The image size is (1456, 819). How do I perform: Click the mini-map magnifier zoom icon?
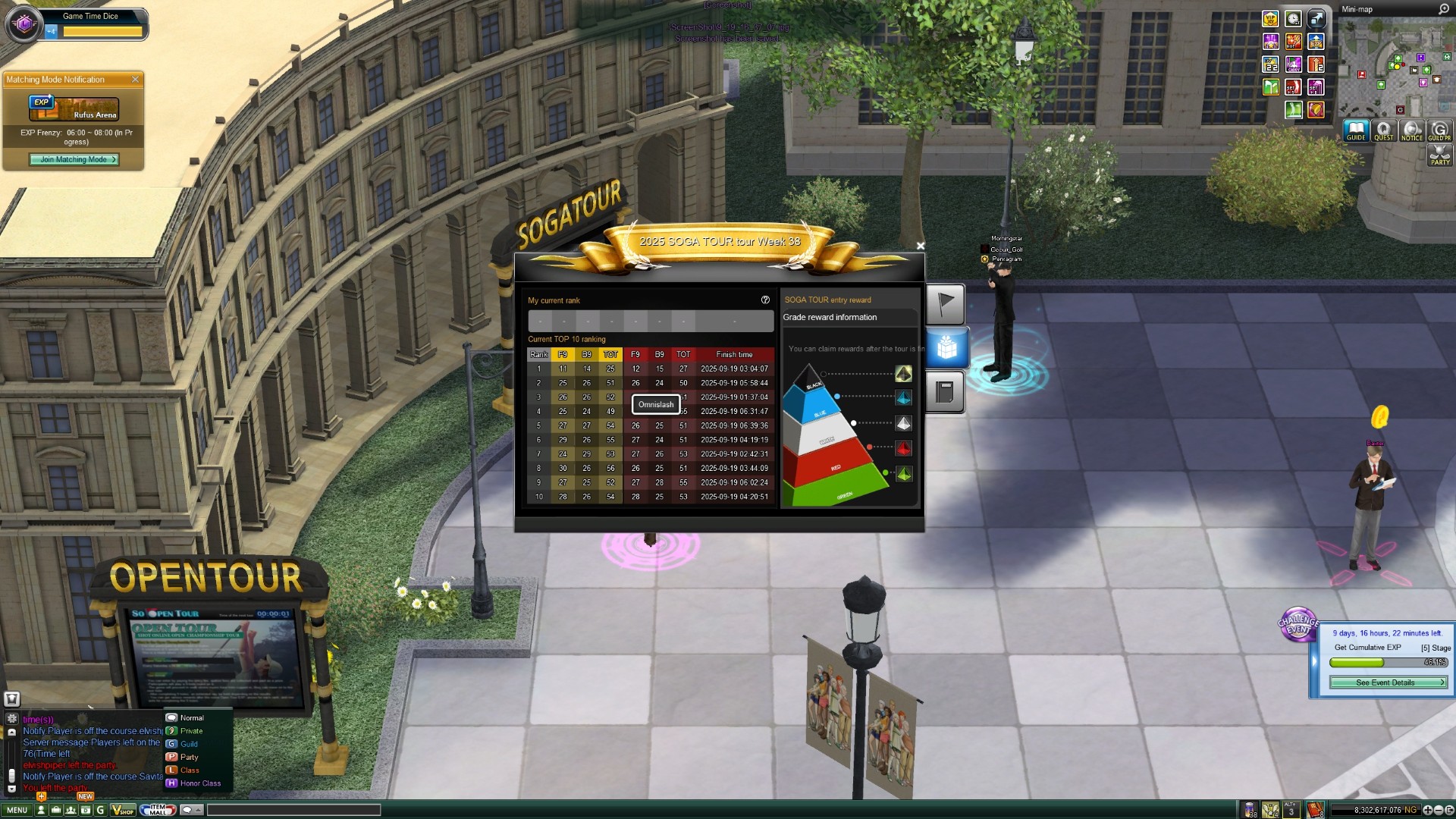point(1443,9)
